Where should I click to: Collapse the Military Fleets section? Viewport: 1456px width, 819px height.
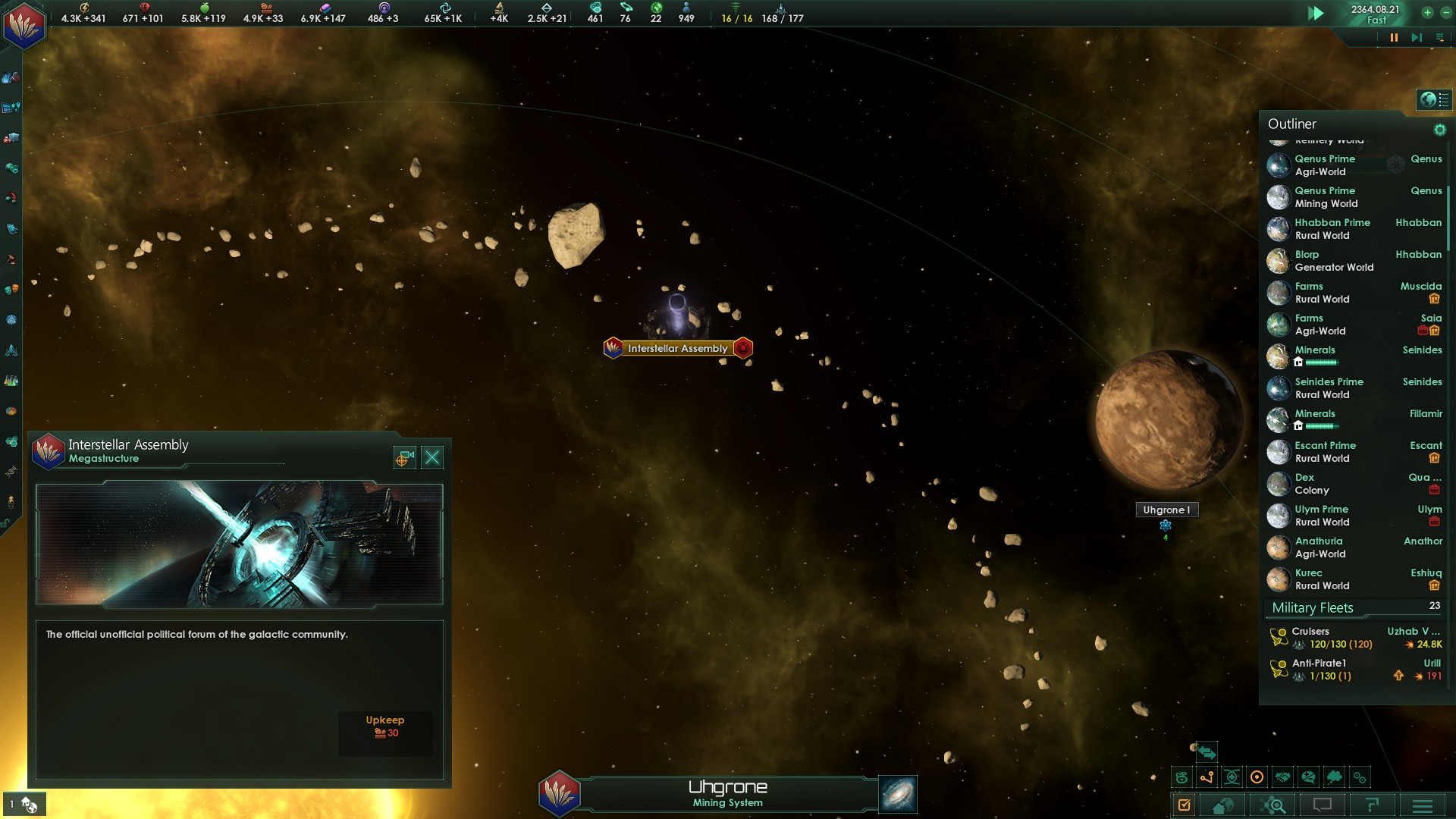click(1313, 608)
